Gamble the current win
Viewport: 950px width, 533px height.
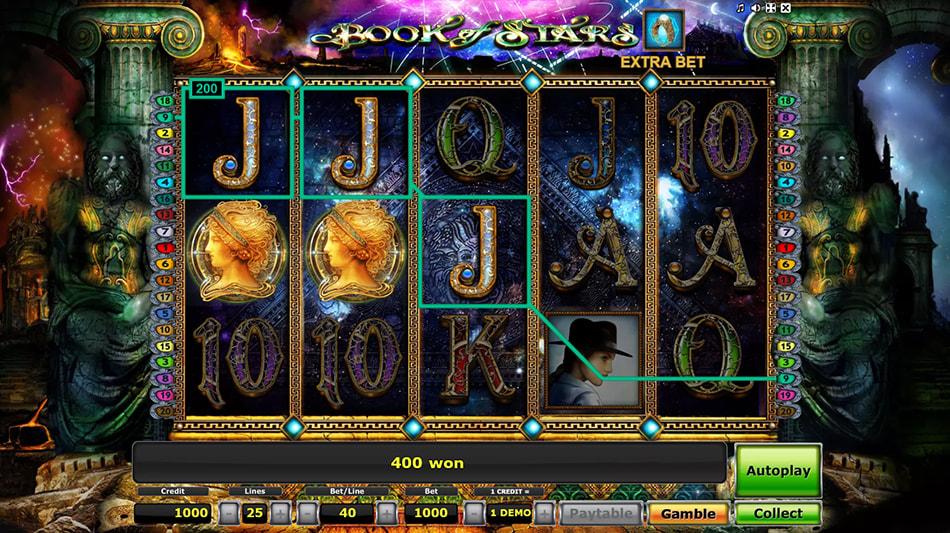point(687,513)
